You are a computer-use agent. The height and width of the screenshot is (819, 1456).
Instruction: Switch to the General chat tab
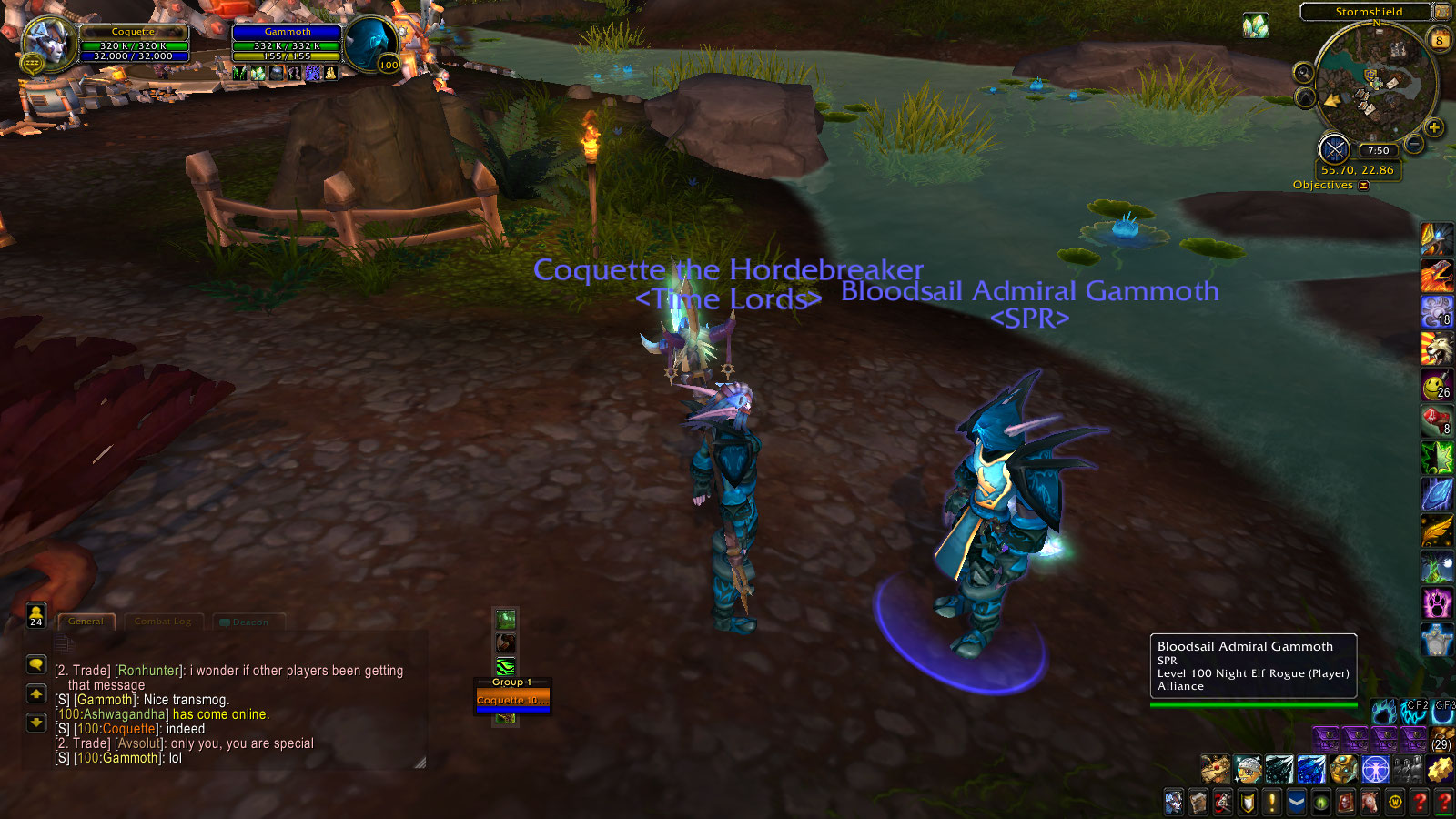pos(86,622)
